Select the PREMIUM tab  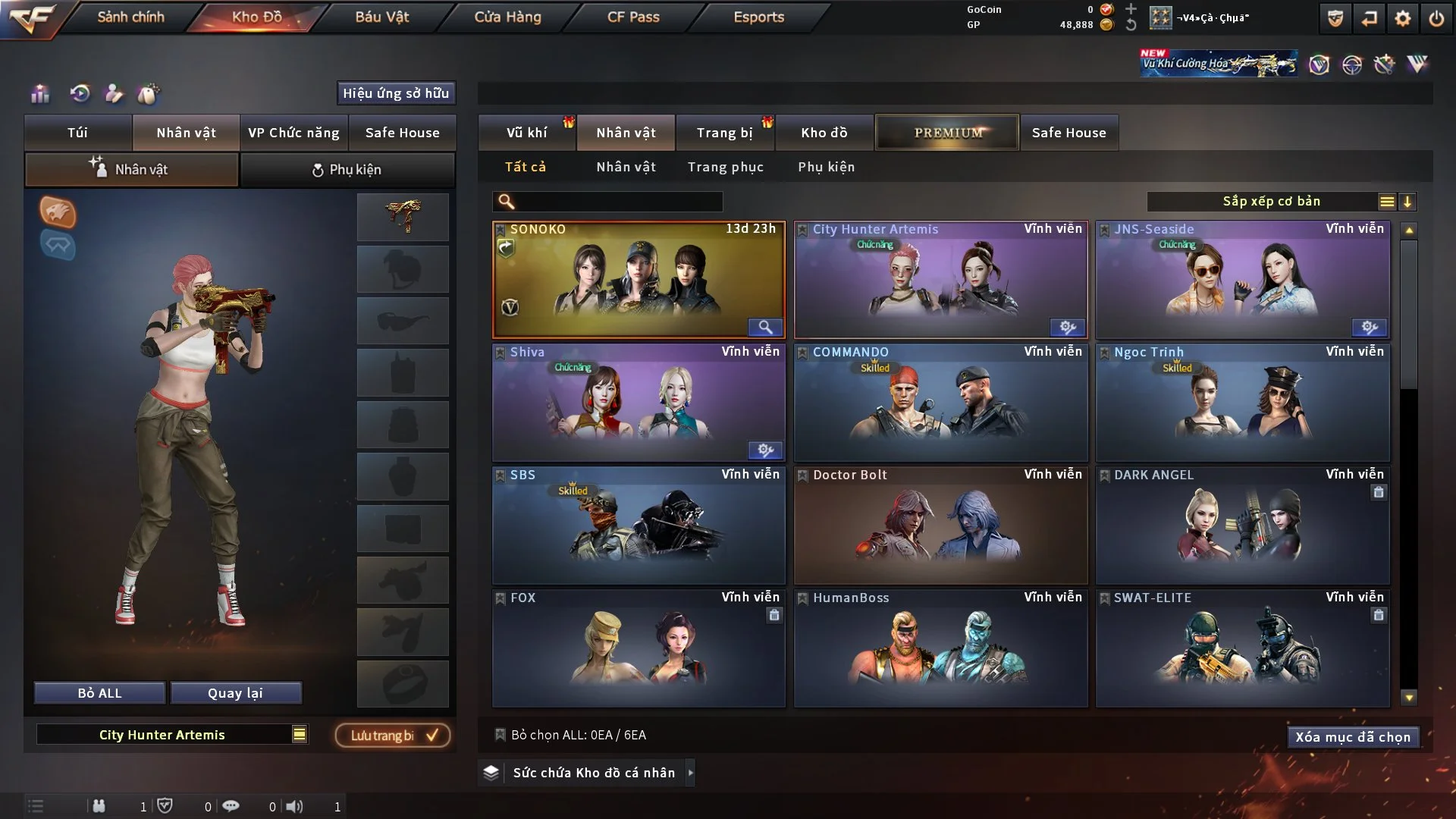(x=947, y=133)
